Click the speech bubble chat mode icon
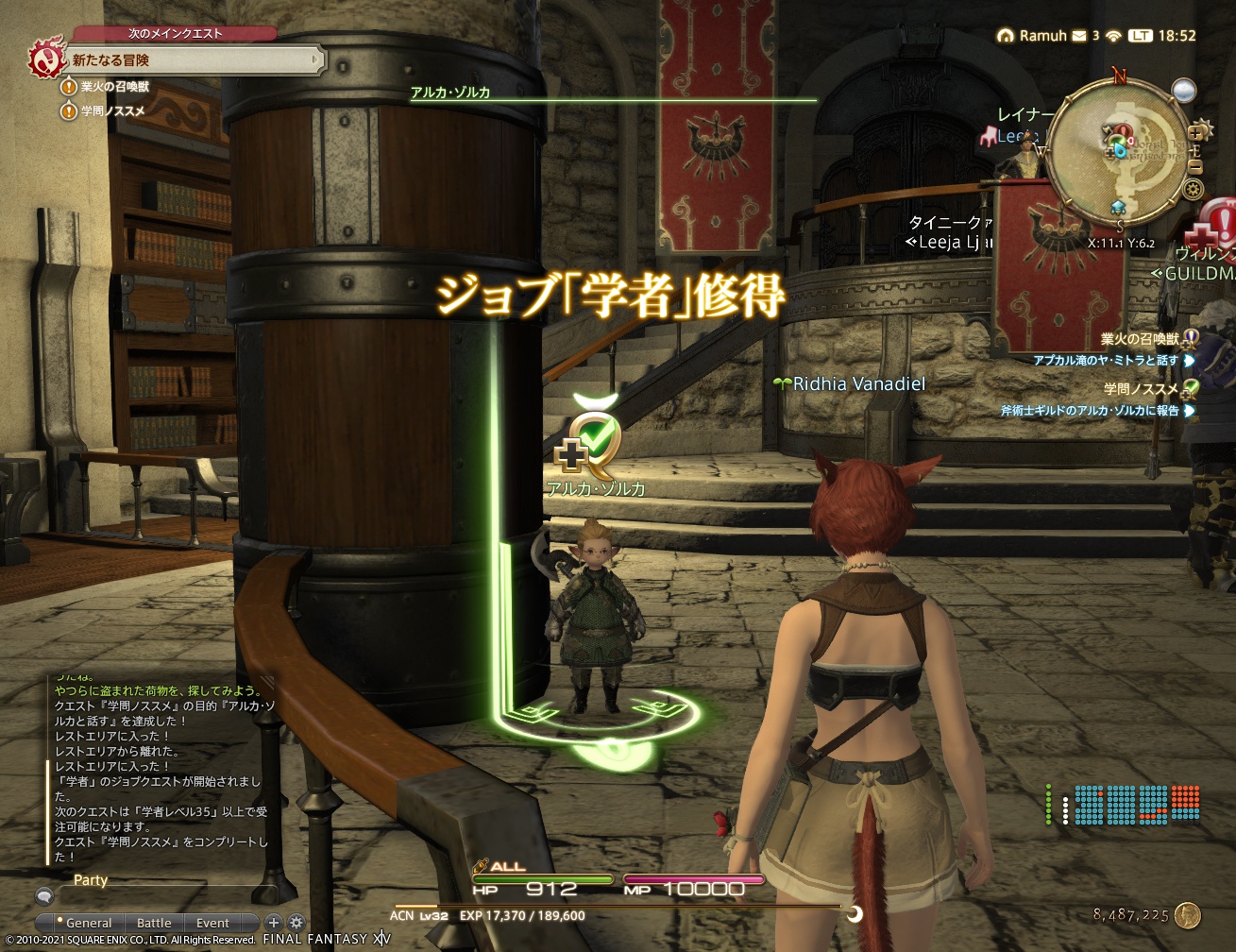The width and height of the screenshot is (1236, 952). point(44,896)
